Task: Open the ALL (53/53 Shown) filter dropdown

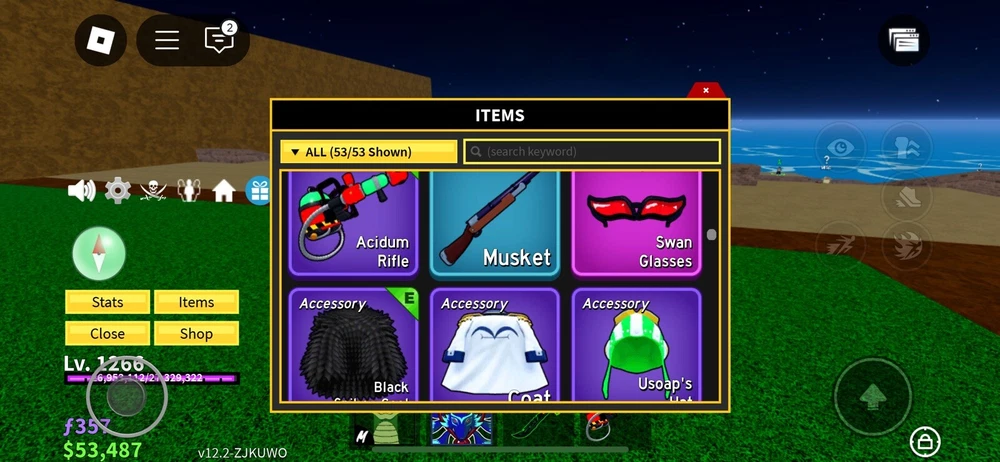Action: coord(368,152)
